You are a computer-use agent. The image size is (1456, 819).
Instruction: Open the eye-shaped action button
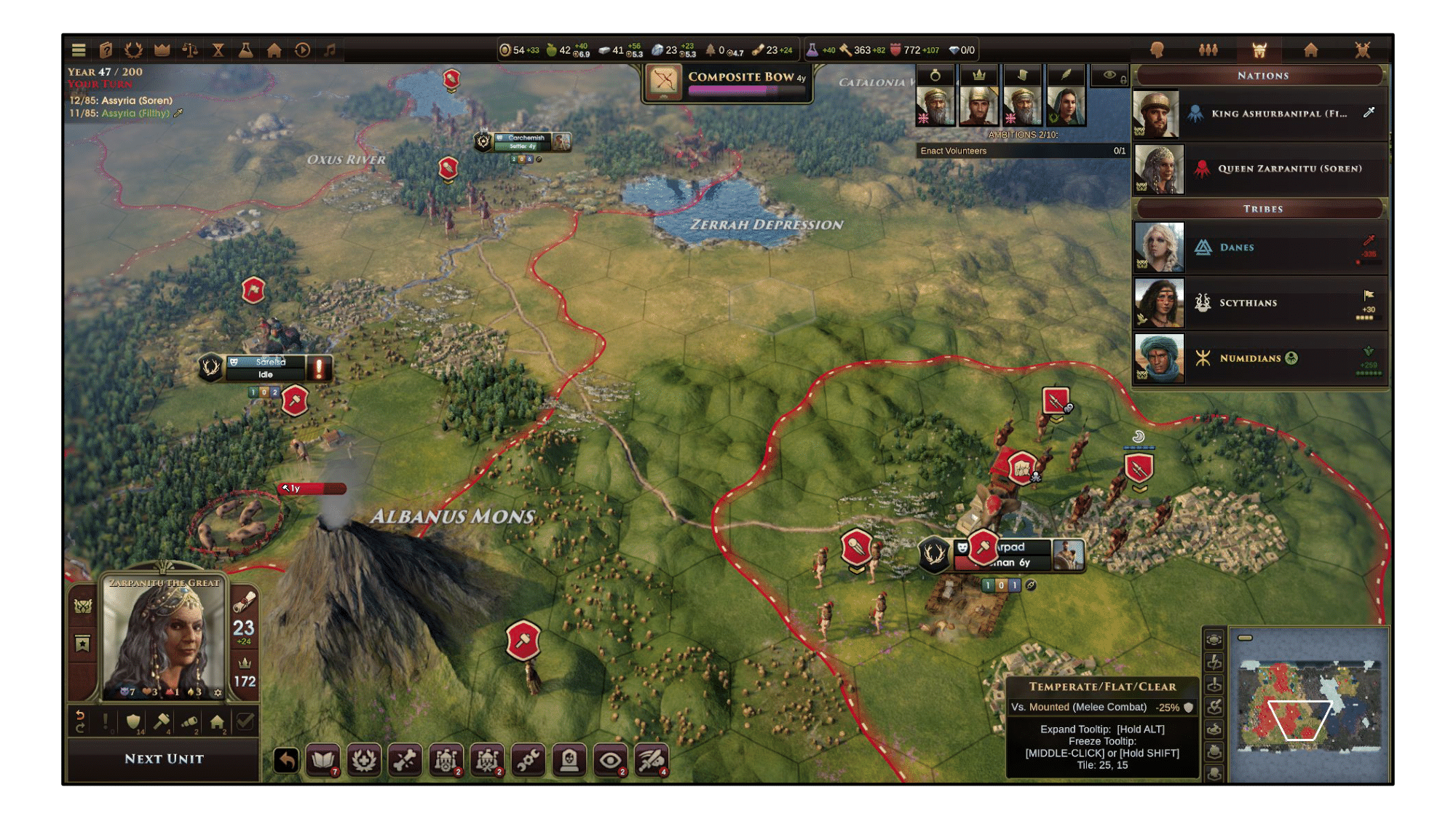point(610,761)
